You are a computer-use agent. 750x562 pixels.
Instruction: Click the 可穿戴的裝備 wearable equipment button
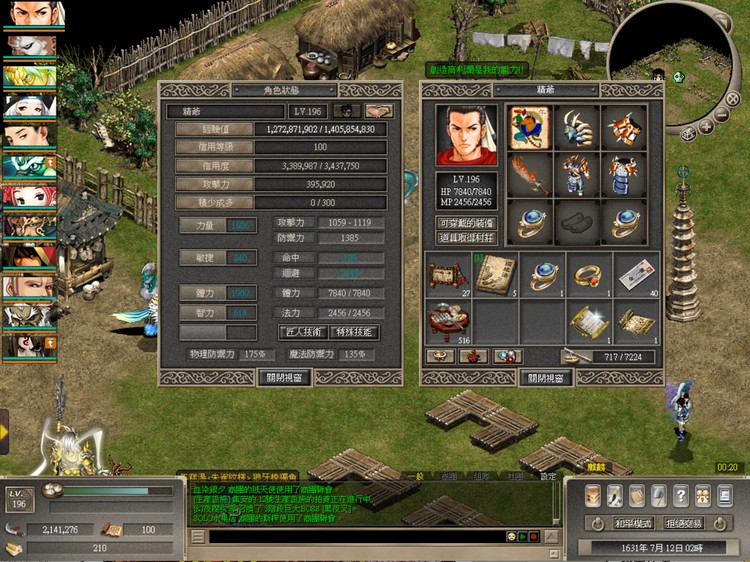[466, 222]
